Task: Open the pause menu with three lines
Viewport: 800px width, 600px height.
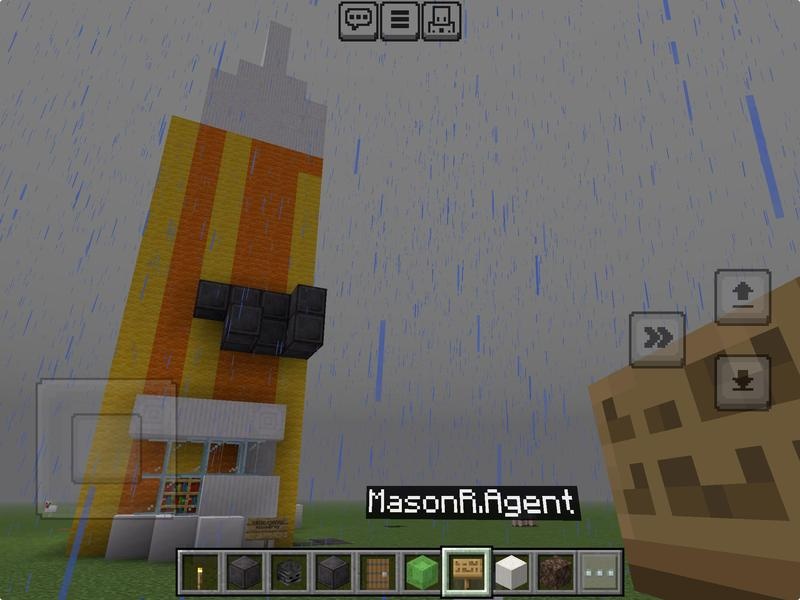Action: click(x=400, y=20)
